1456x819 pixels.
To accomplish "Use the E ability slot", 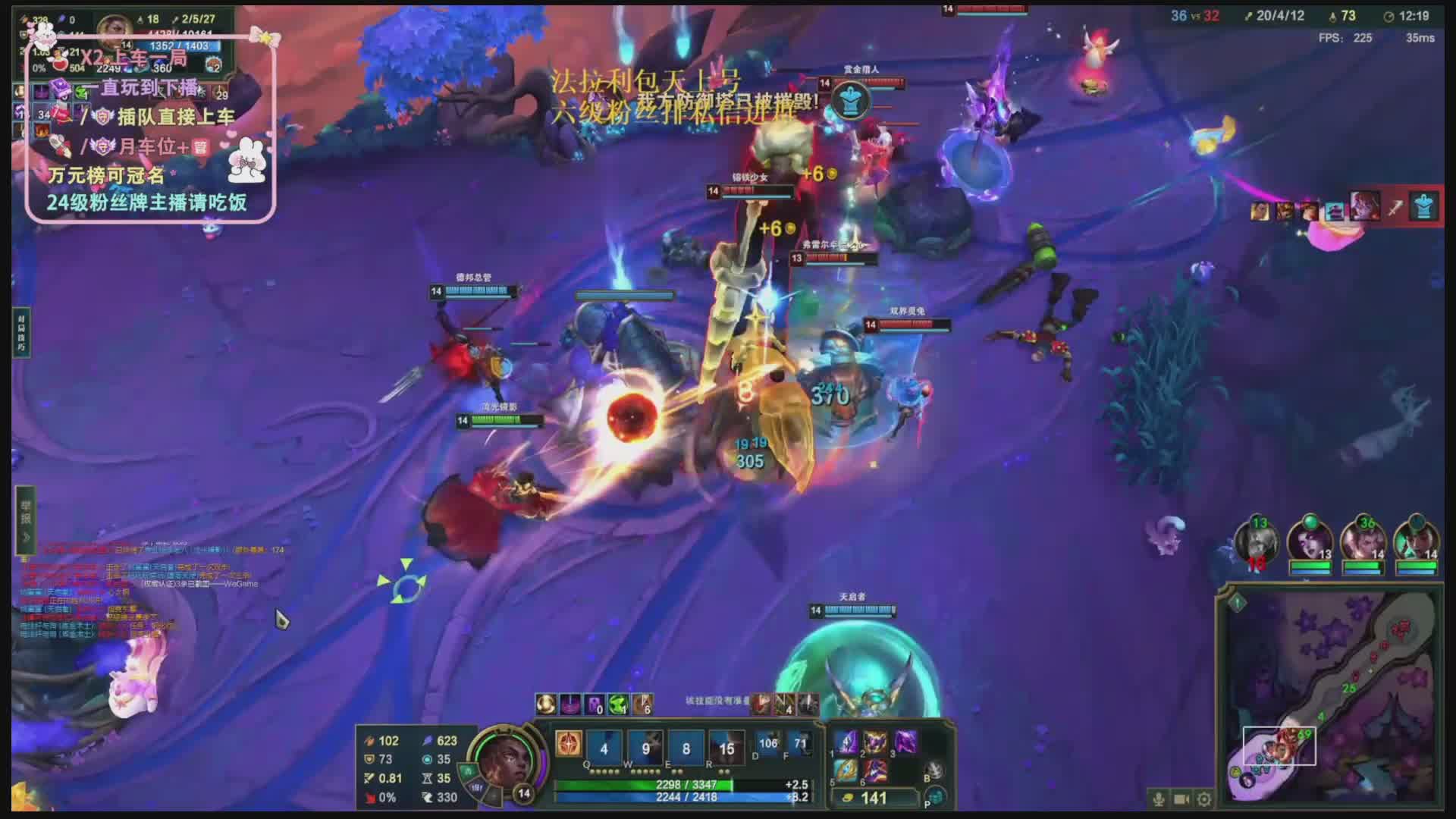I will pos(686,748).
